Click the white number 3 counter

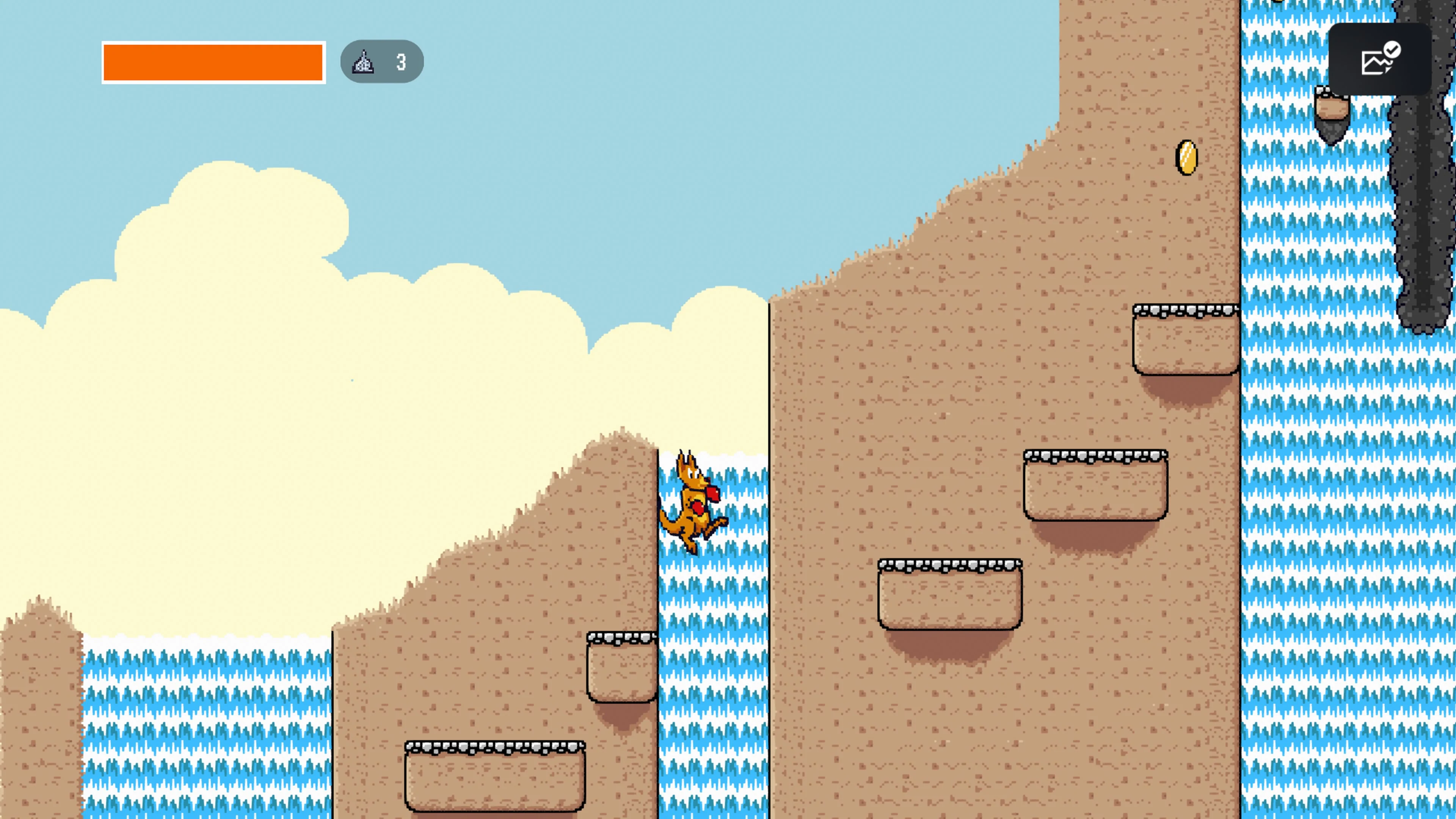(x=401, y=62)
